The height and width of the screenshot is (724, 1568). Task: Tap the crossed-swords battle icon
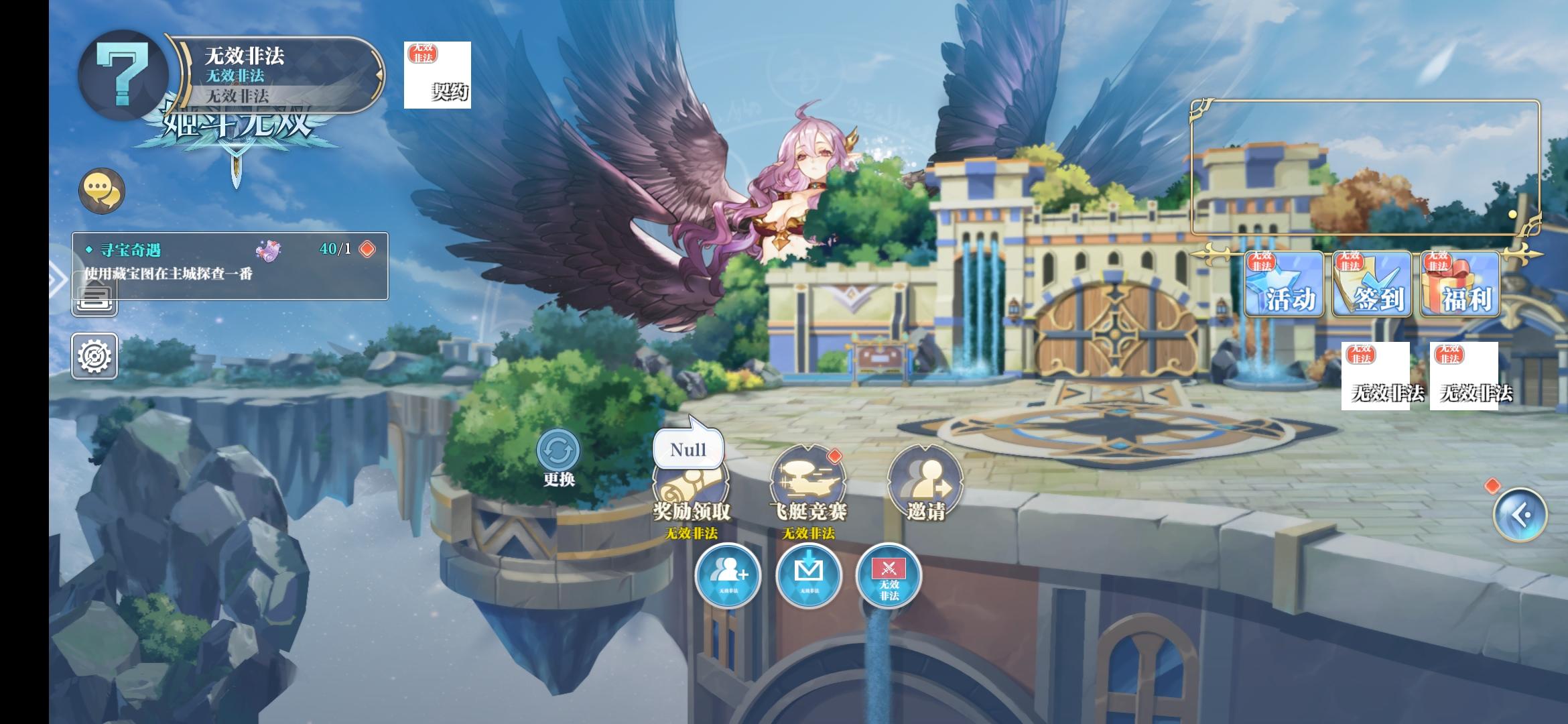coord(888,577)
